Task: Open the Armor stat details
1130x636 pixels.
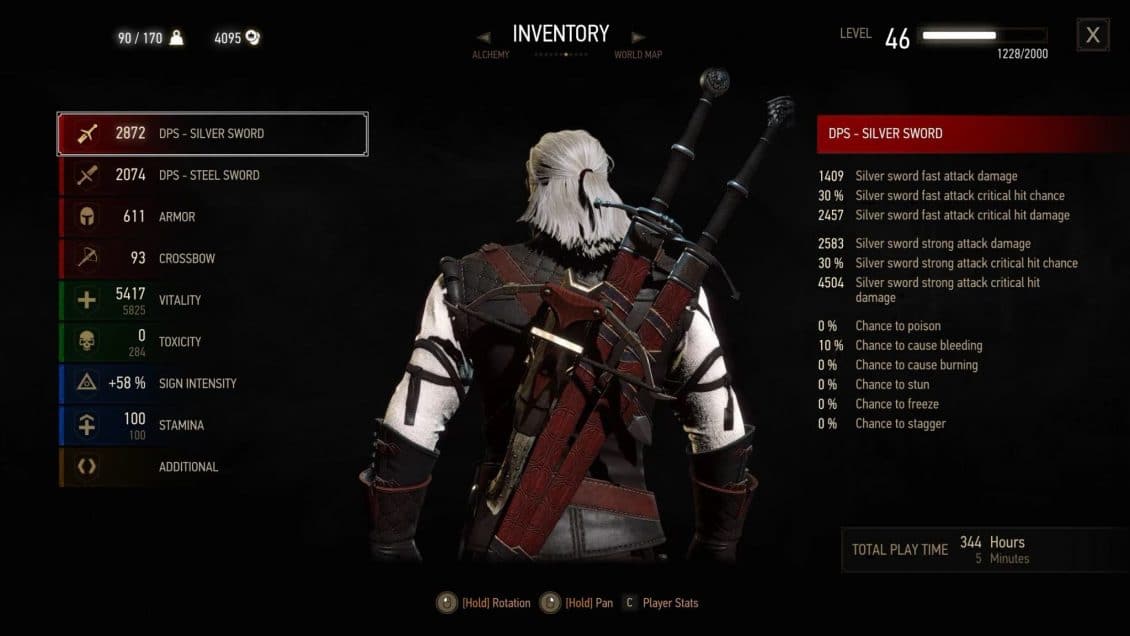Action: click(212, 217)
